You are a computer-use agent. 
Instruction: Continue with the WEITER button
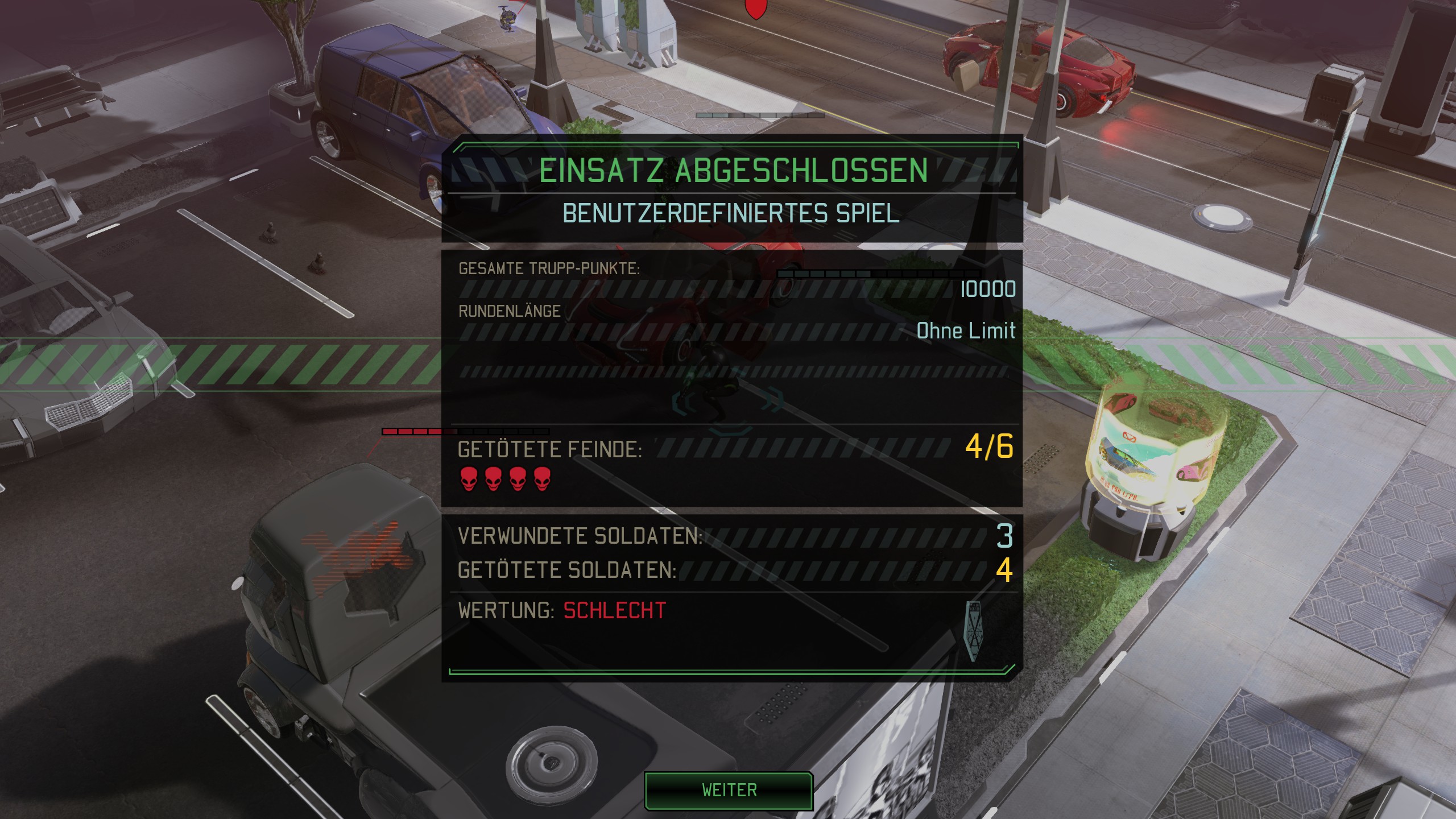(x=729, y=790)
